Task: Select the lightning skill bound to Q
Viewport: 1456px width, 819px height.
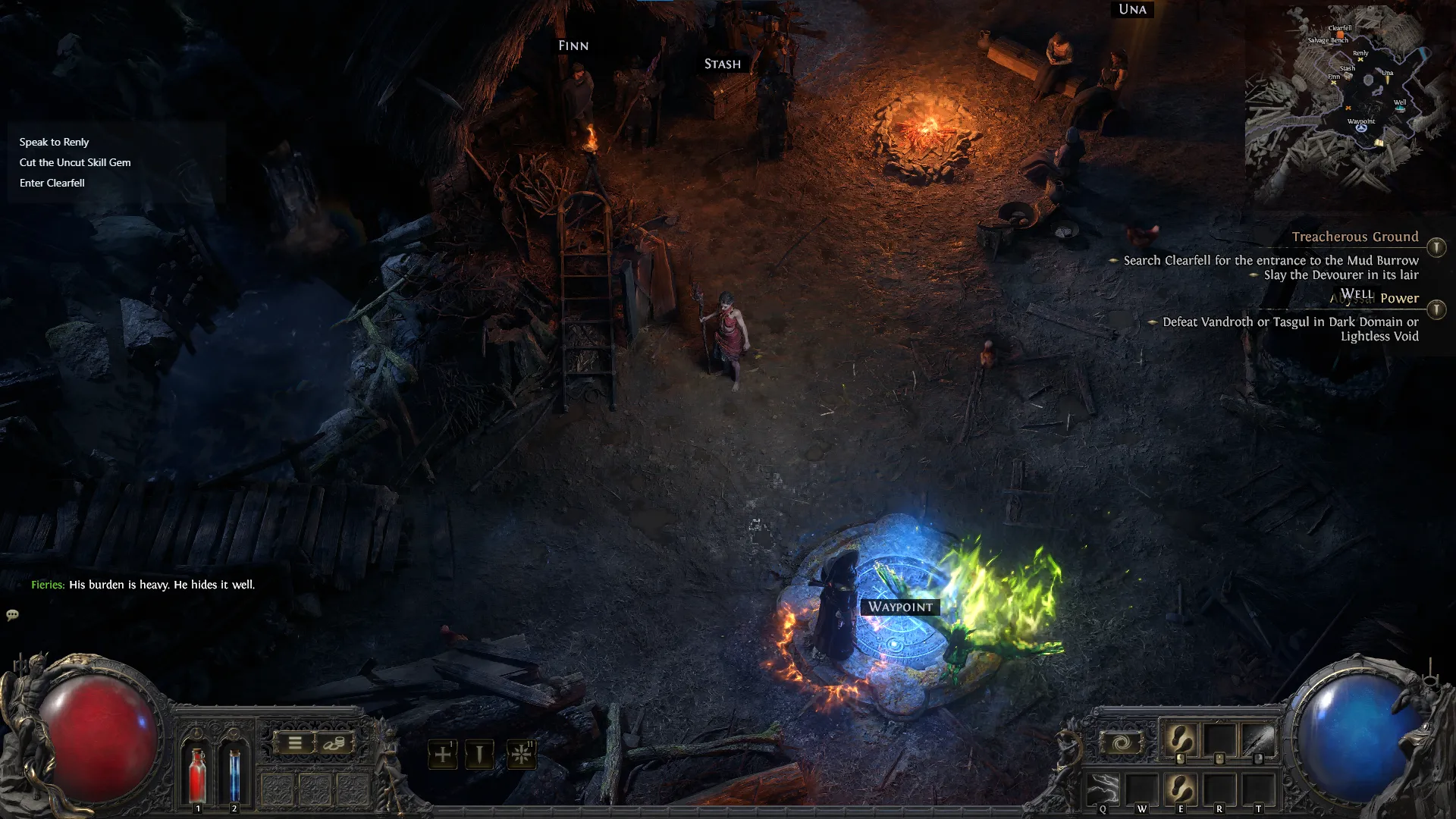Action: [x=1103, y=789]
